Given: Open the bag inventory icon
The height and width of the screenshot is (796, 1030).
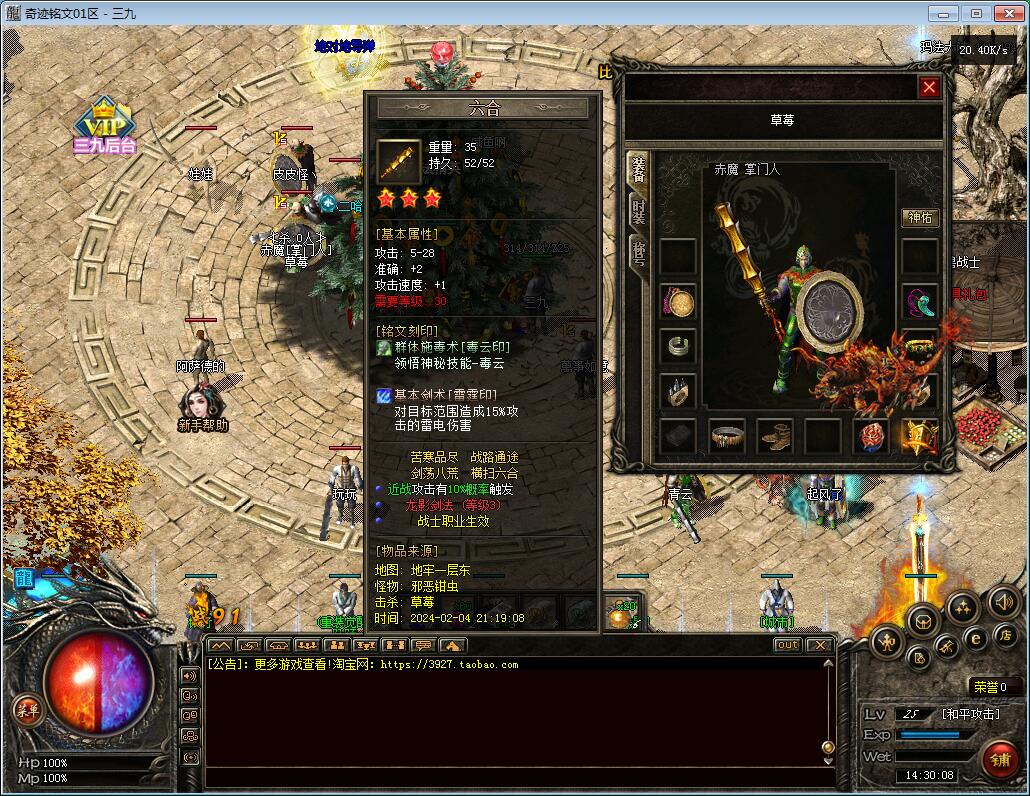Looking at the screenshot, I should (x=923, y=621).
